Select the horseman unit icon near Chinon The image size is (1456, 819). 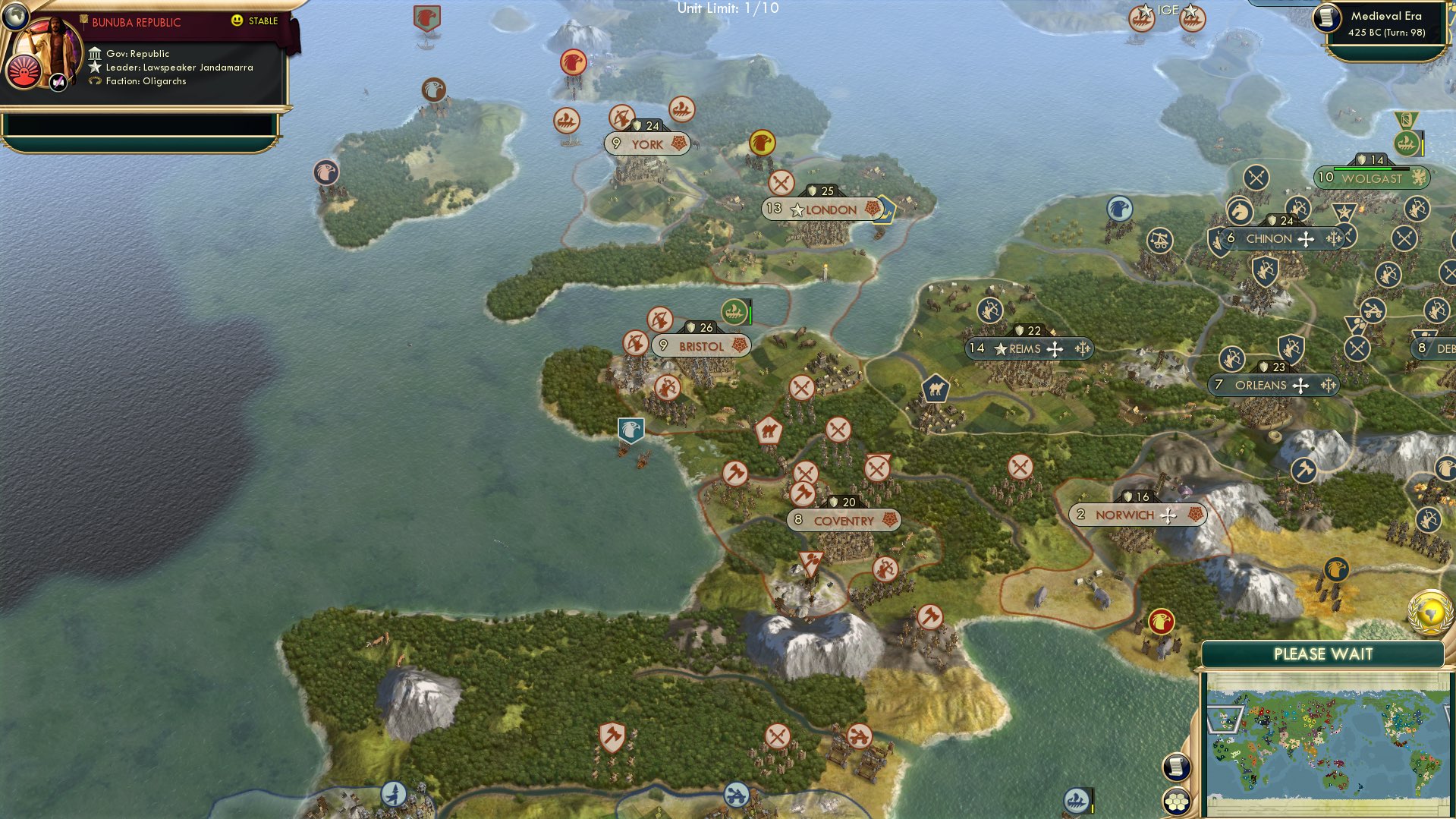pos(1238,211)
